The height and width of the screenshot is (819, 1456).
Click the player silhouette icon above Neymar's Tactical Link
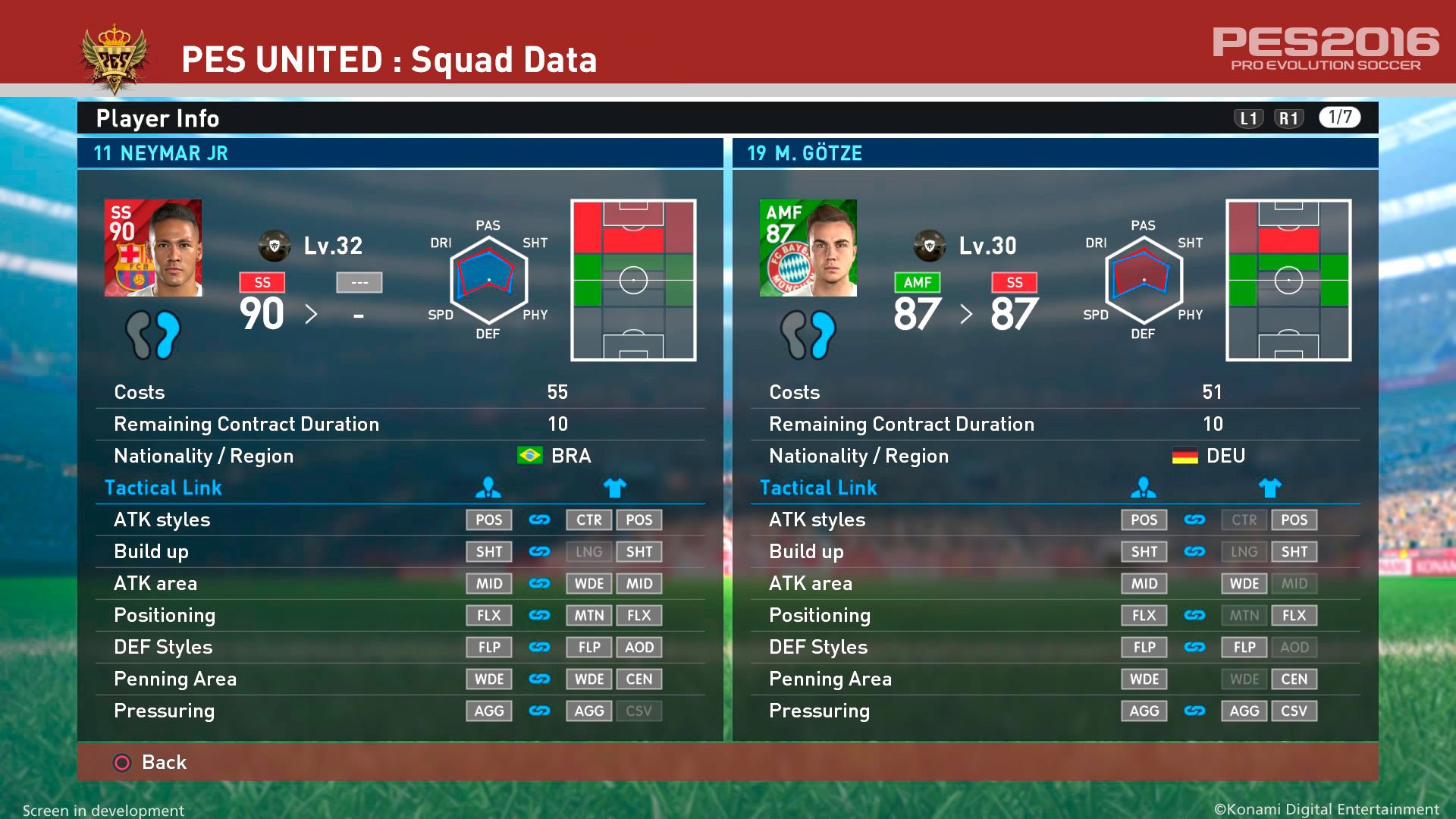(x=488, y=488)
